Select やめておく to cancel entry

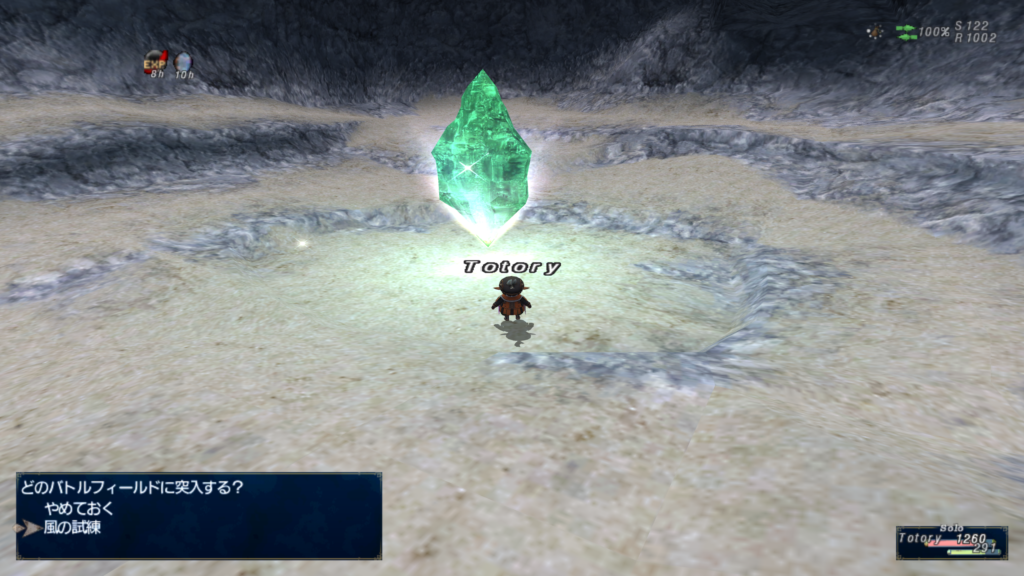[78, 508]
